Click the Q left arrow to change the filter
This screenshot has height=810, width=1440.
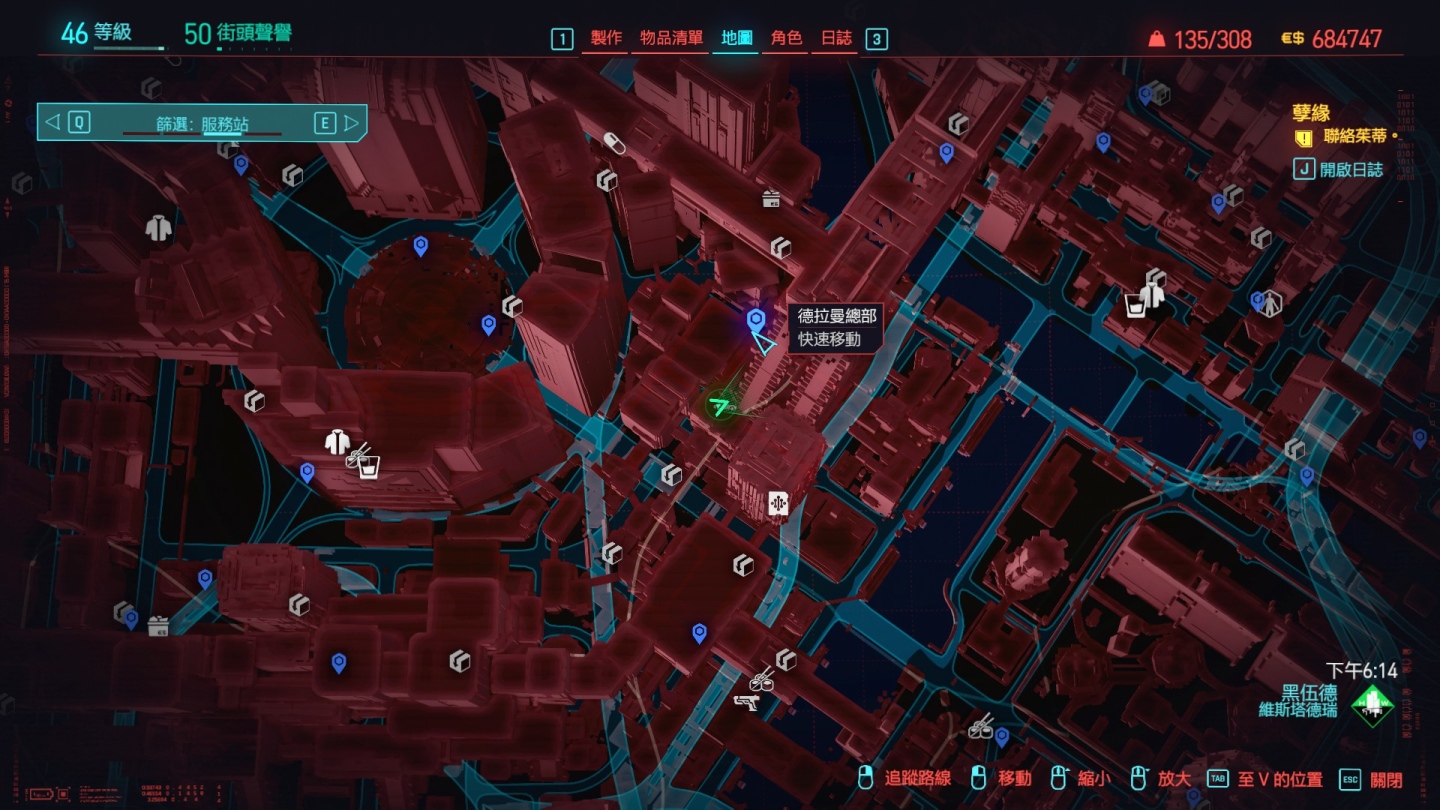click(x=52, y=122)
